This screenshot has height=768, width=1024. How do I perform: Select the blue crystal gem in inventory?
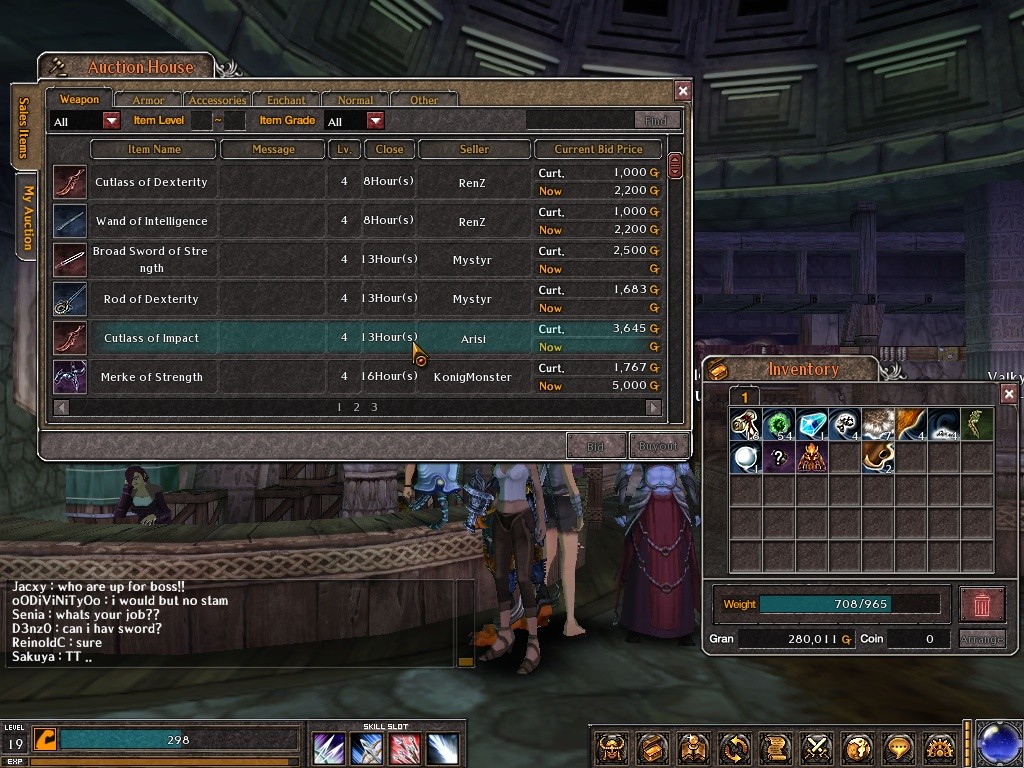pos(811,424)
